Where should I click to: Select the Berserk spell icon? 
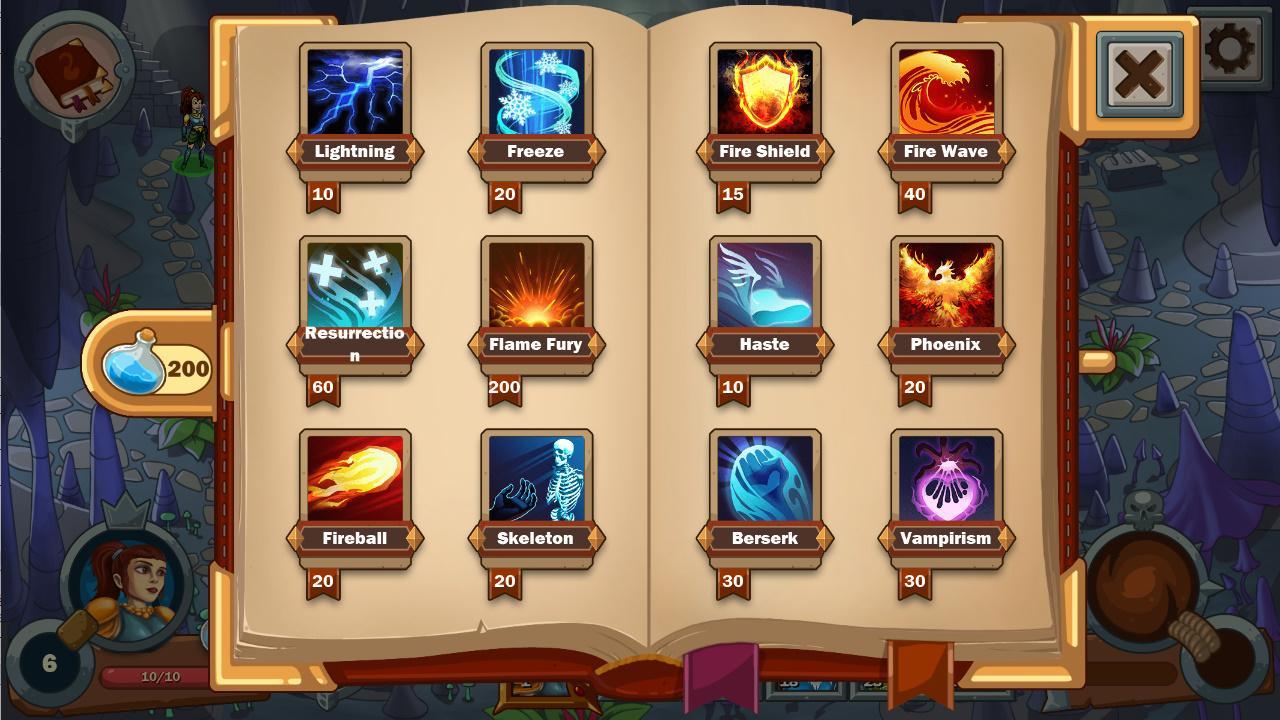pyautogui.click(x=763, y=478)
